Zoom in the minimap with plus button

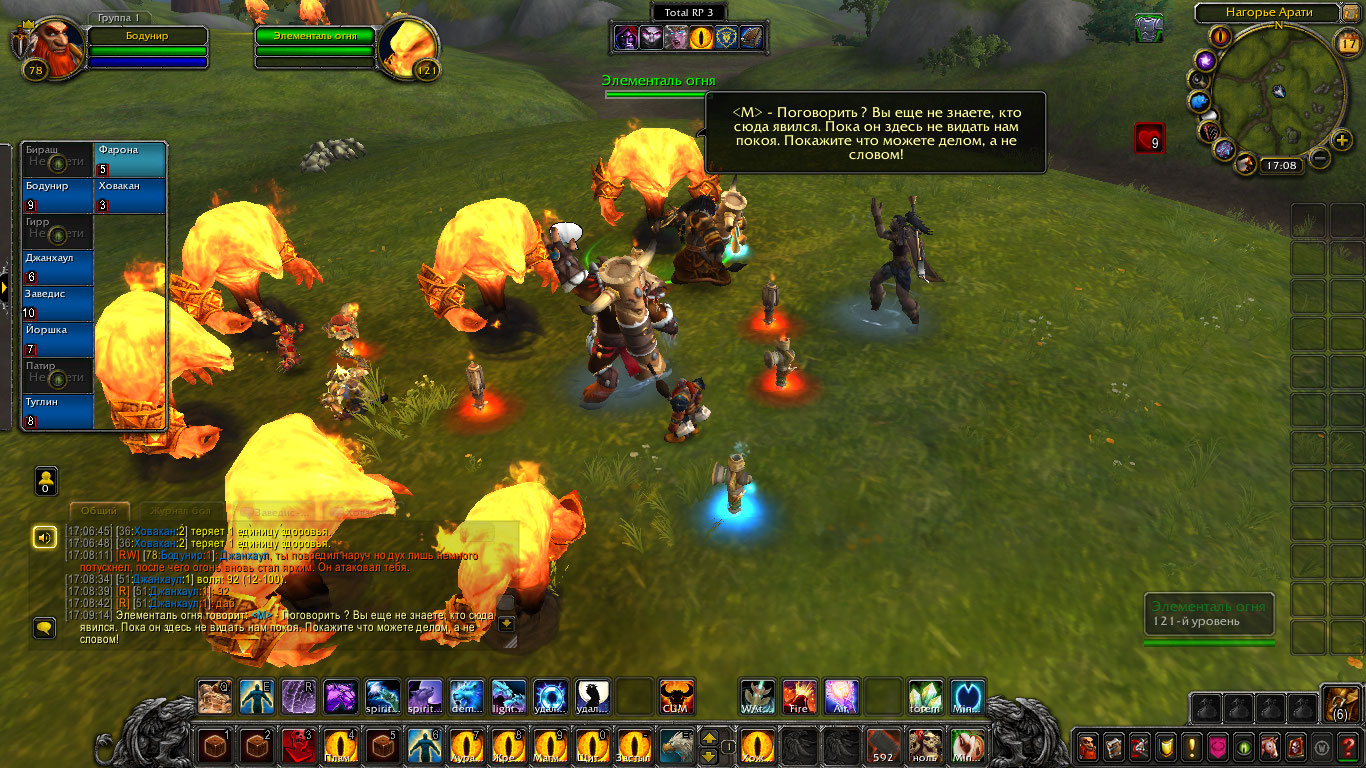1341,140
